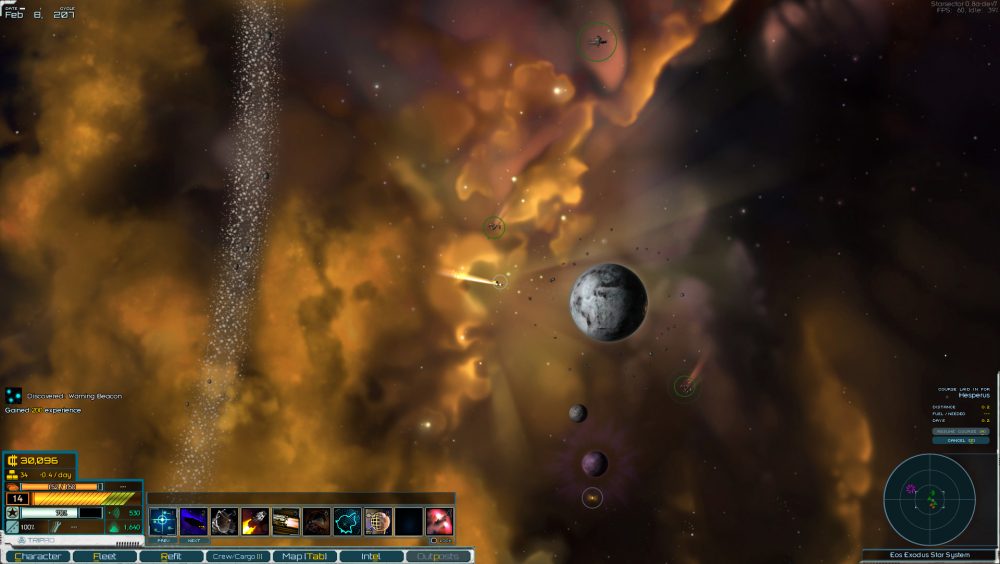1000x564 pixels.
Task: Click the circular radar minimap
Action: (x=929, y=498)
